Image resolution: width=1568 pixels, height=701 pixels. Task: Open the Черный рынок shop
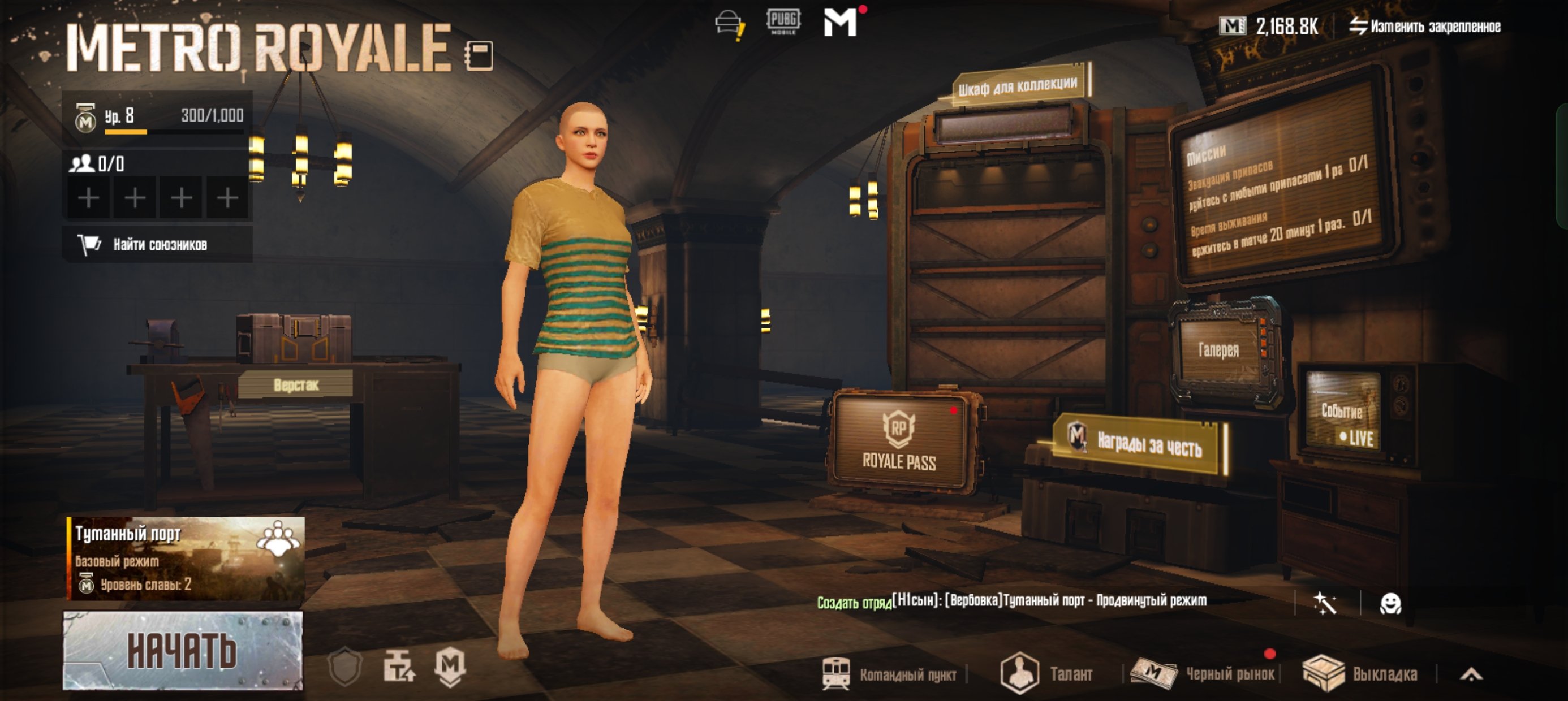coord(1204,674)
